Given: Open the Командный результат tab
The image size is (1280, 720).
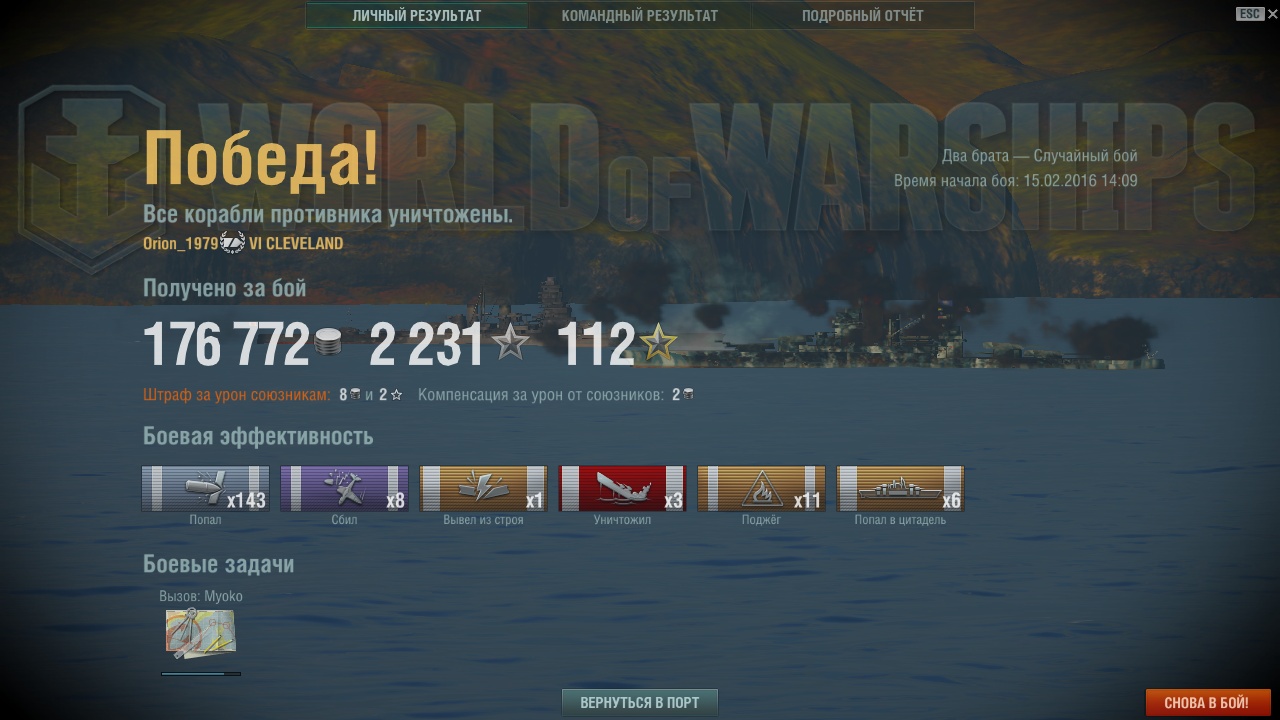Looking at the screenshot, I should coord(639,16).
